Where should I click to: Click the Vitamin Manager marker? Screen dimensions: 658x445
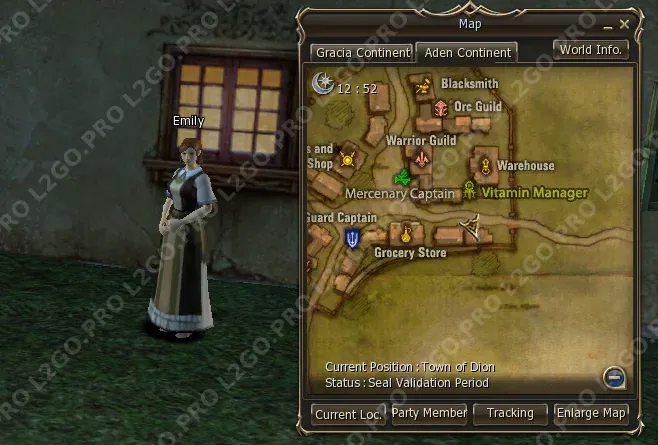tap(469, 191)
